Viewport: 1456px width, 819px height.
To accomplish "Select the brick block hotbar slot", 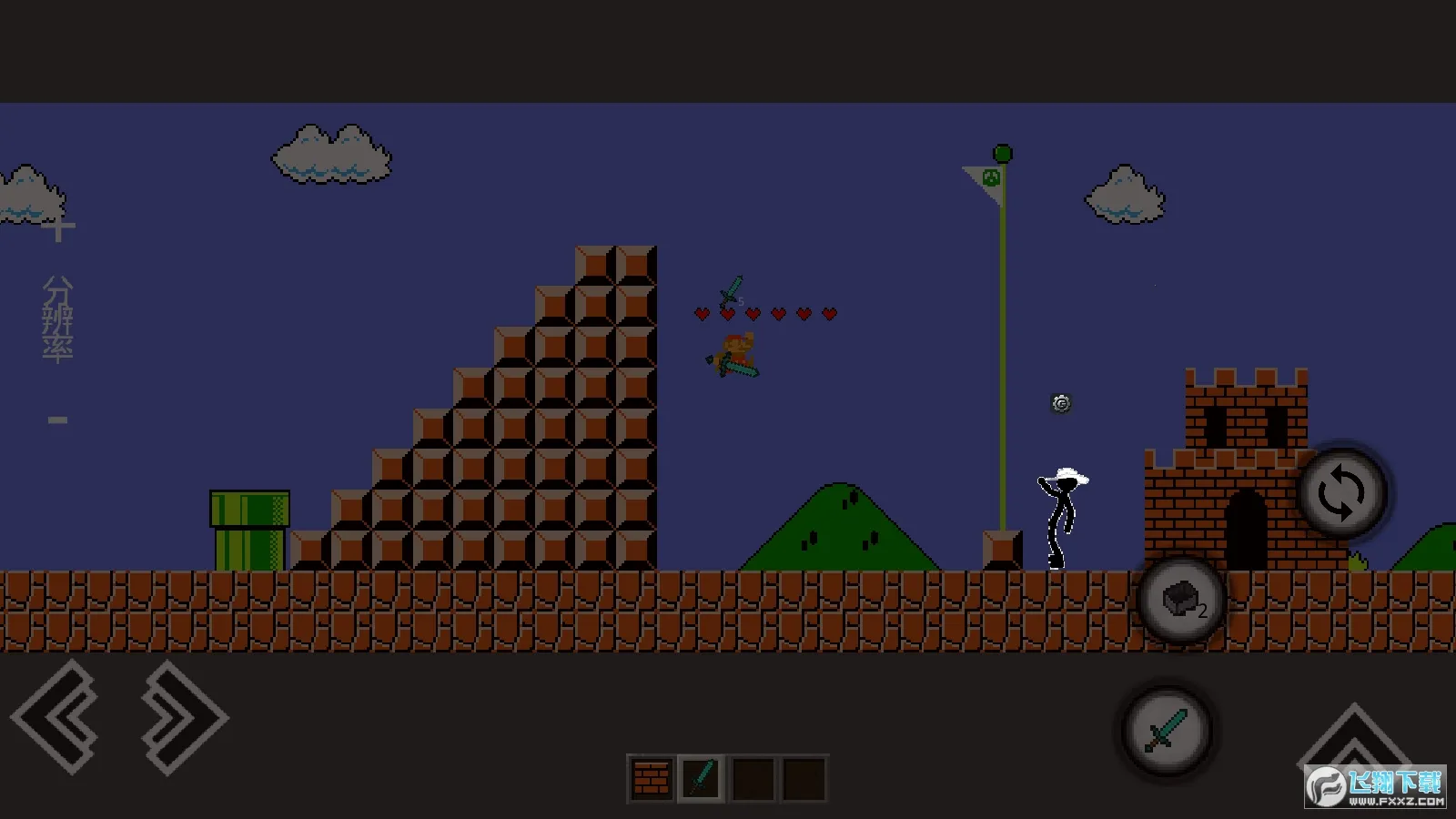I will click(x=651, y=779).
